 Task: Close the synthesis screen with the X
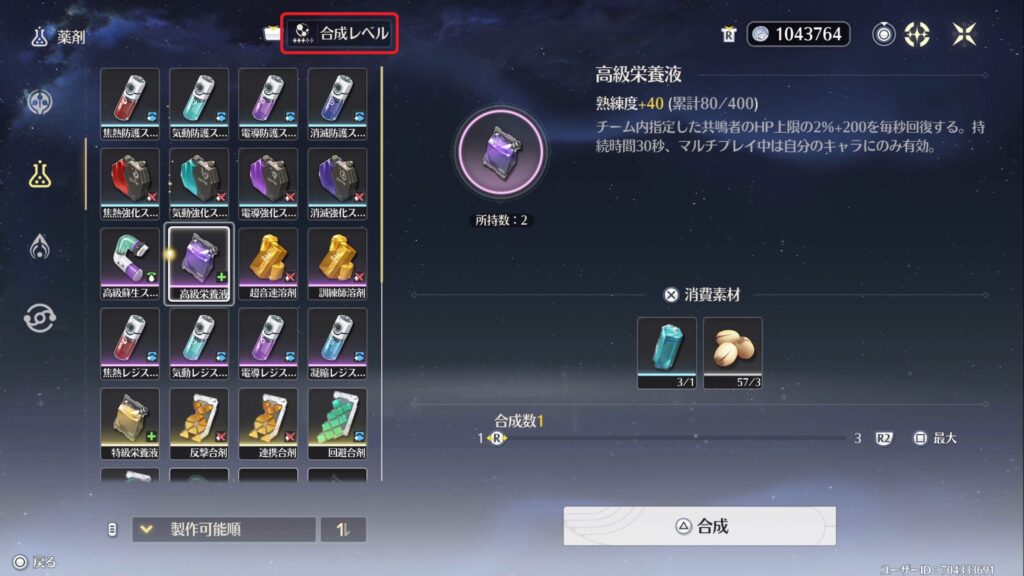point(964,34)
